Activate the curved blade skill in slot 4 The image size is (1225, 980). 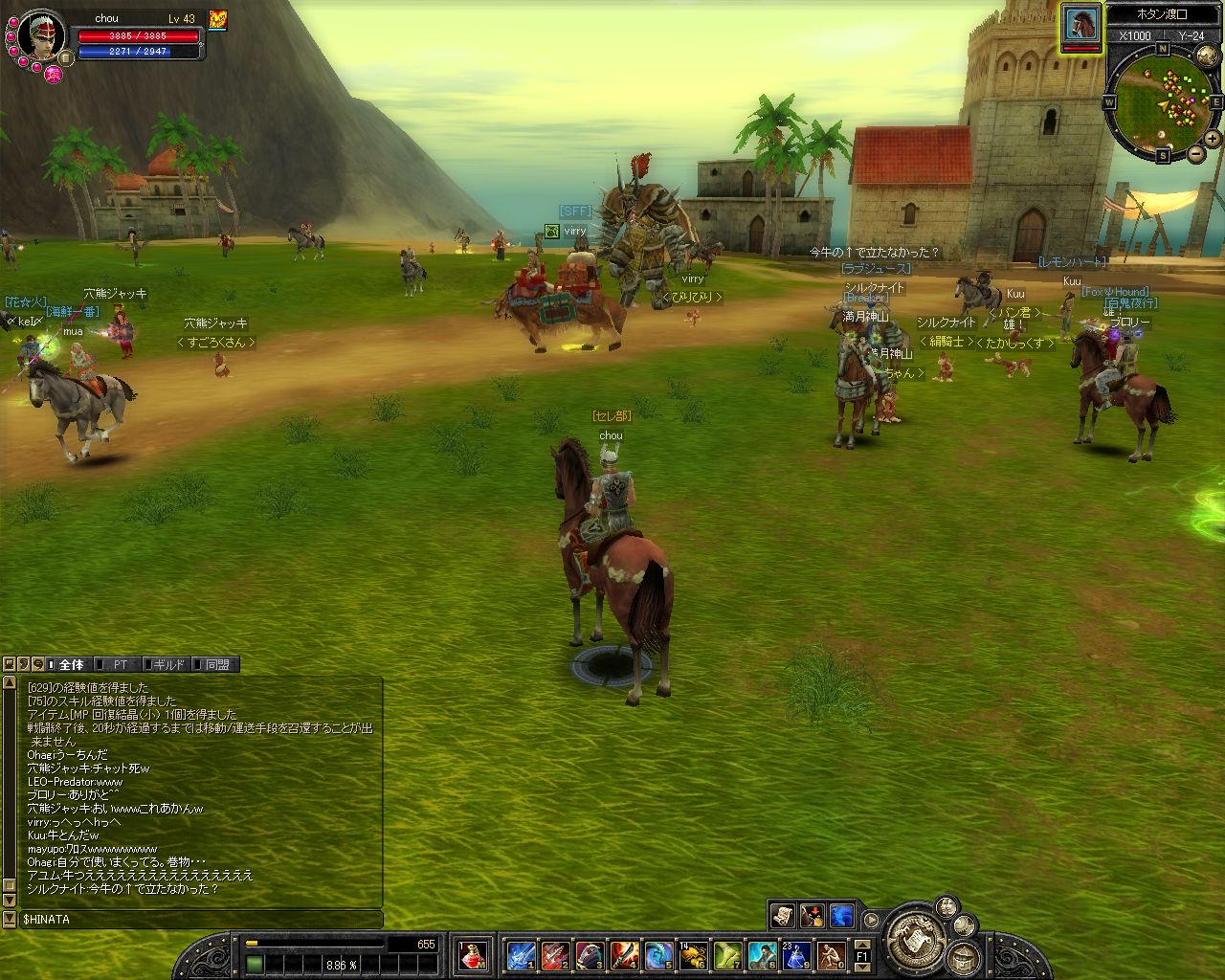[x=624, y=954]
